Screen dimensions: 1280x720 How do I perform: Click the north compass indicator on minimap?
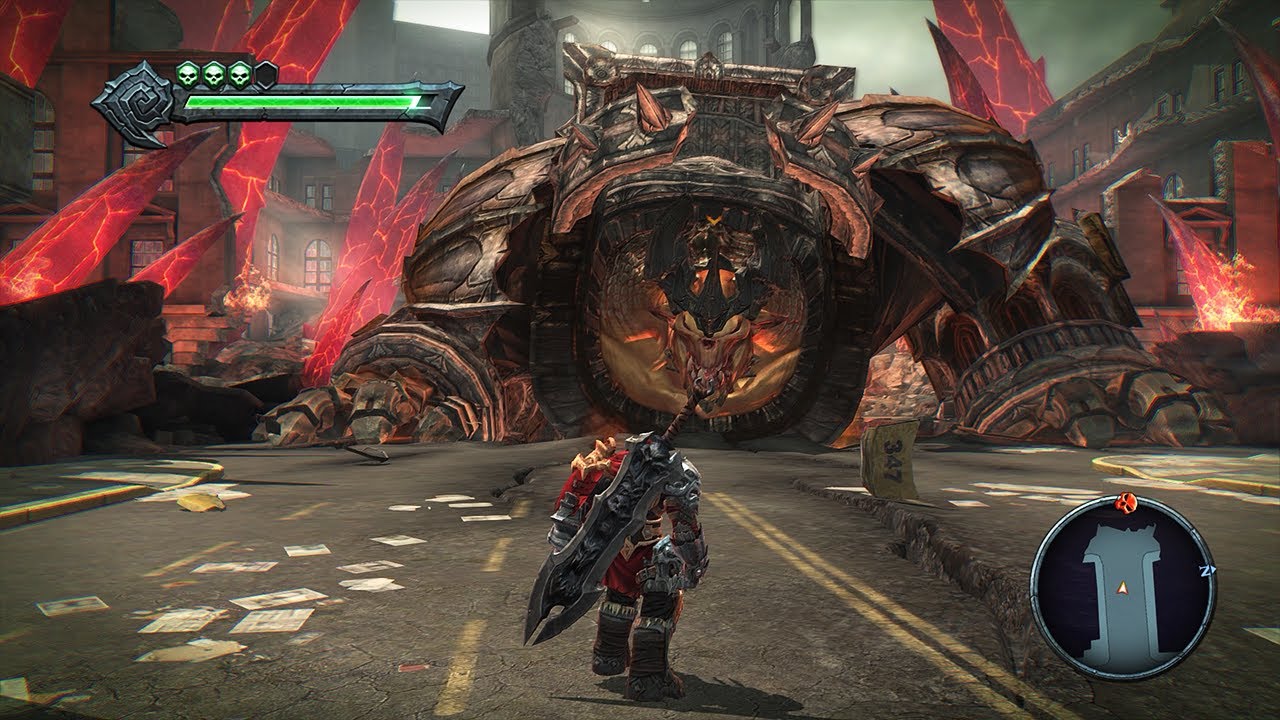pos(1209,569)
